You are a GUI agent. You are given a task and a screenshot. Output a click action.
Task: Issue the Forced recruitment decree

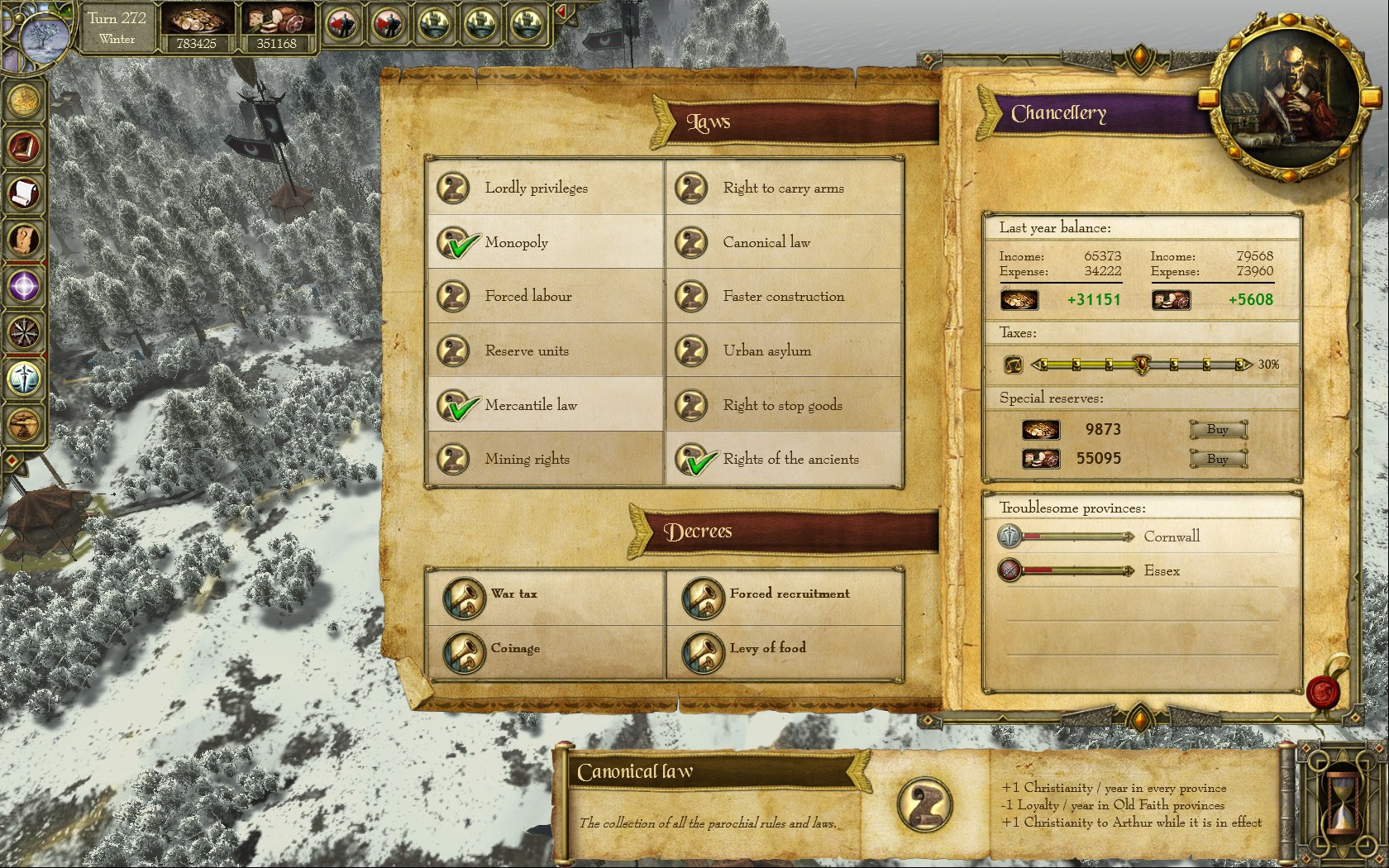pos(703,597)
